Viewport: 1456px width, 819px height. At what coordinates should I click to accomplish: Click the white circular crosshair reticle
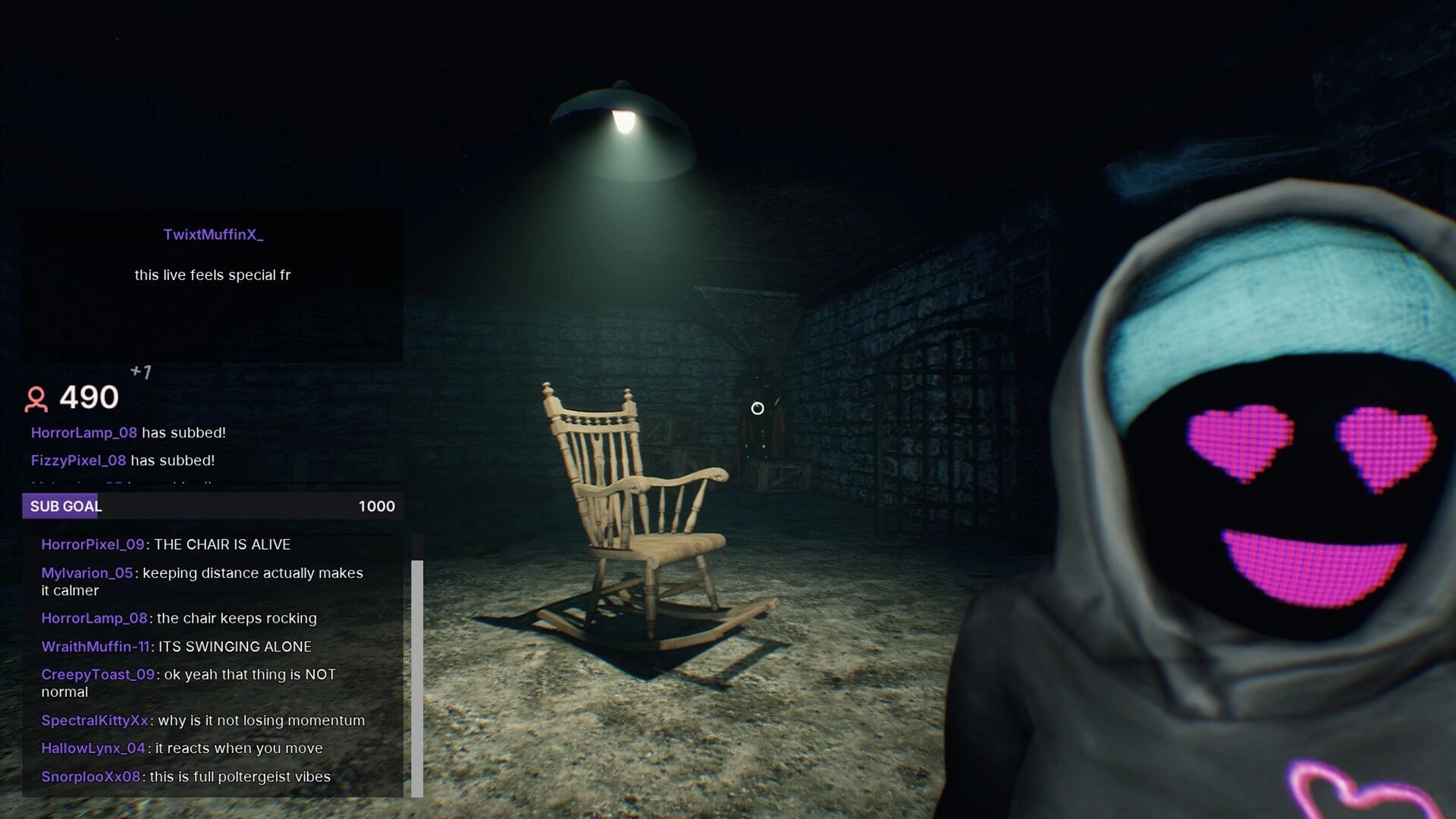pos(758,408)
